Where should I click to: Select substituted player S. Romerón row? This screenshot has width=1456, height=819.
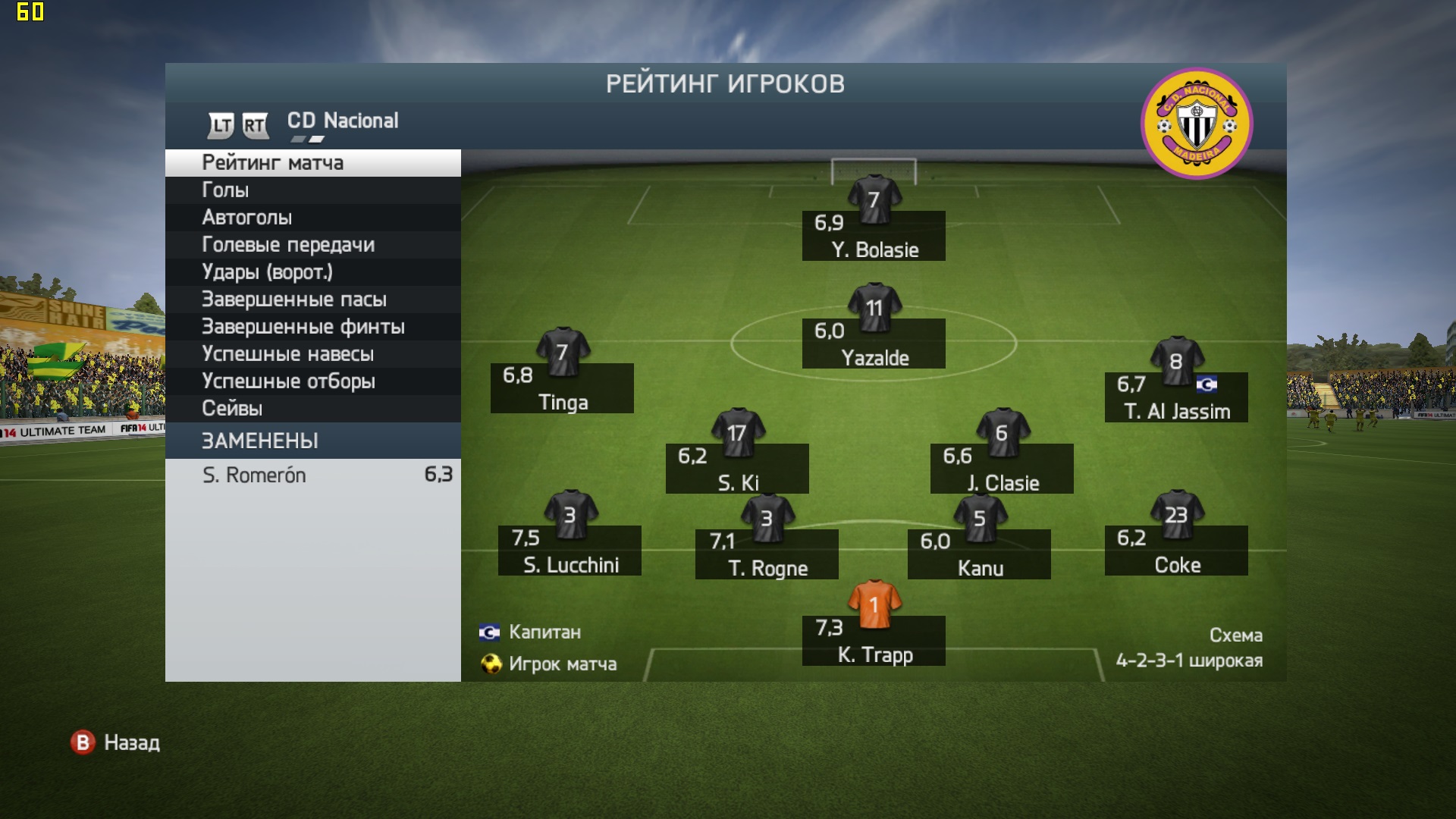coord(312,475)
